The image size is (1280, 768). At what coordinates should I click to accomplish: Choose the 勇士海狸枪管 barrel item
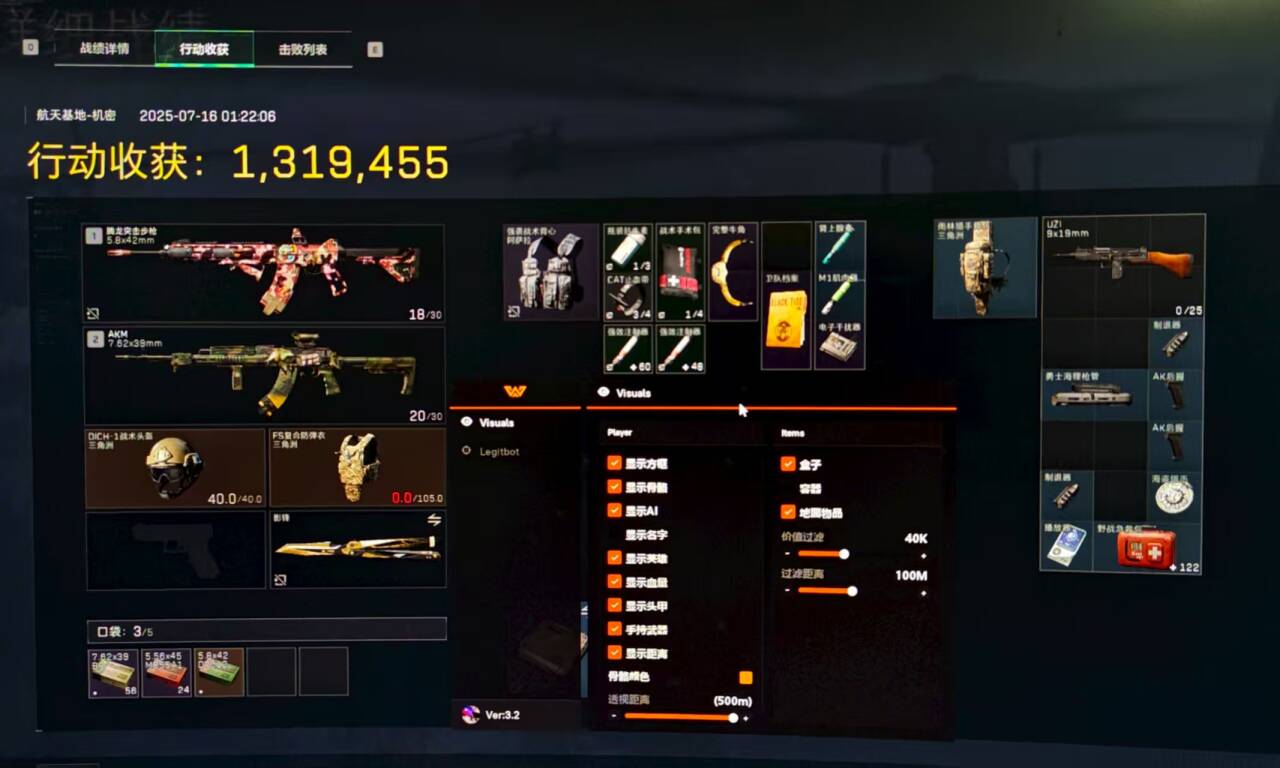click(1094, 395)
